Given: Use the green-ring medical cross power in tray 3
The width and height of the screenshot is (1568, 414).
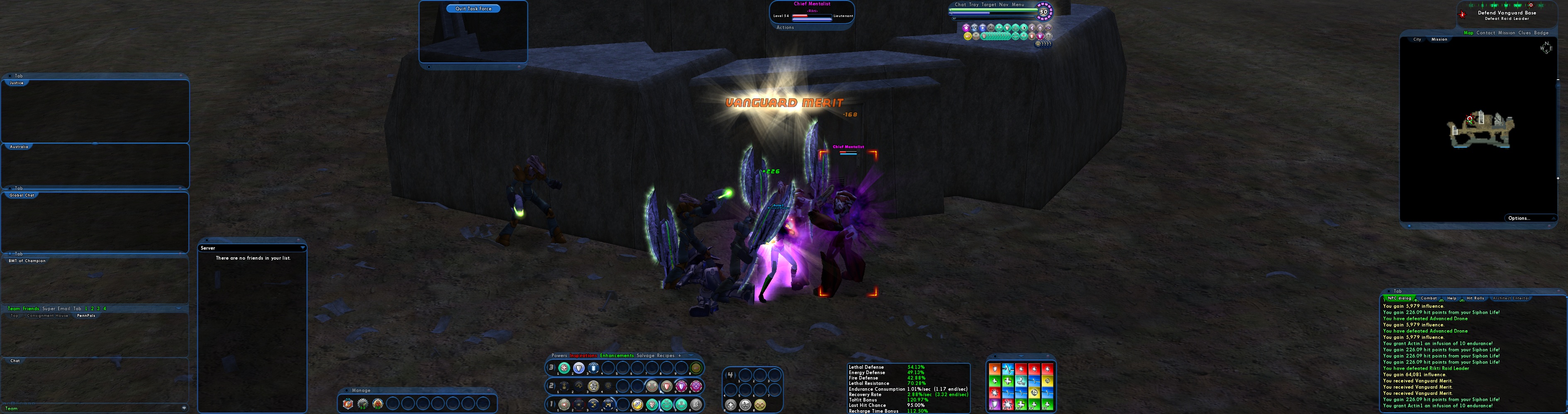Looking at the screenshot, I should (564, 368).
